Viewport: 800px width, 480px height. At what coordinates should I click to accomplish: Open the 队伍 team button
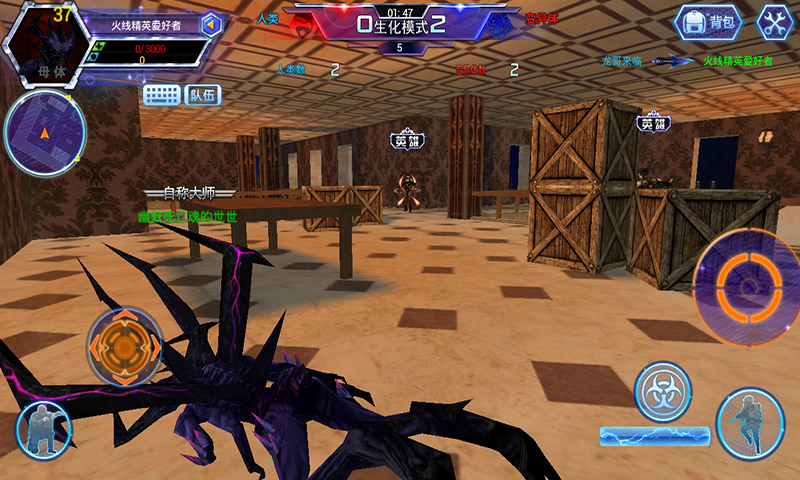tap(203, 95)
